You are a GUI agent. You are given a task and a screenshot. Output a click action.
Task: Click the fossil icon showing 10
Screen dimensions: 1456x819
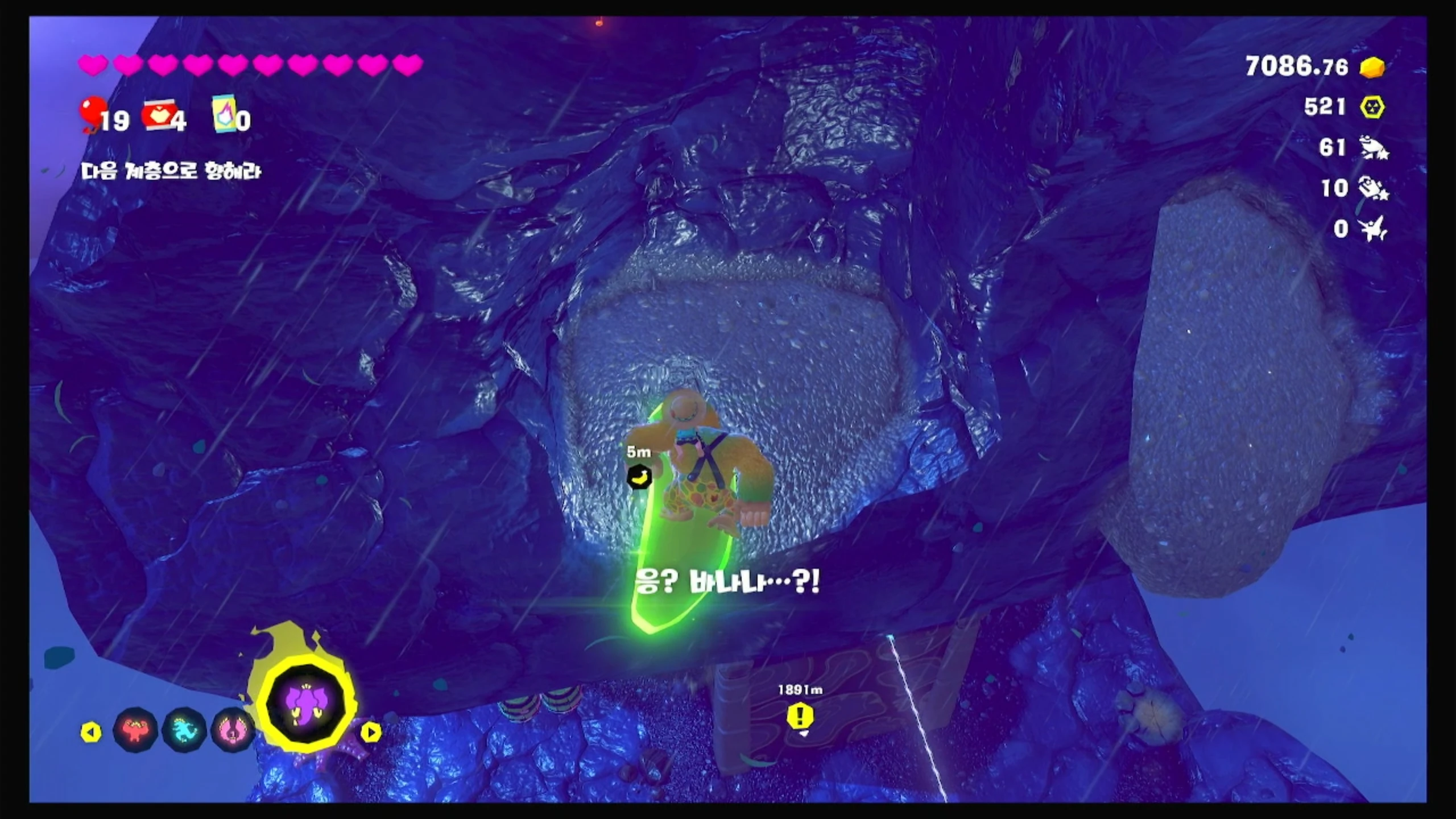point(1373,188)
